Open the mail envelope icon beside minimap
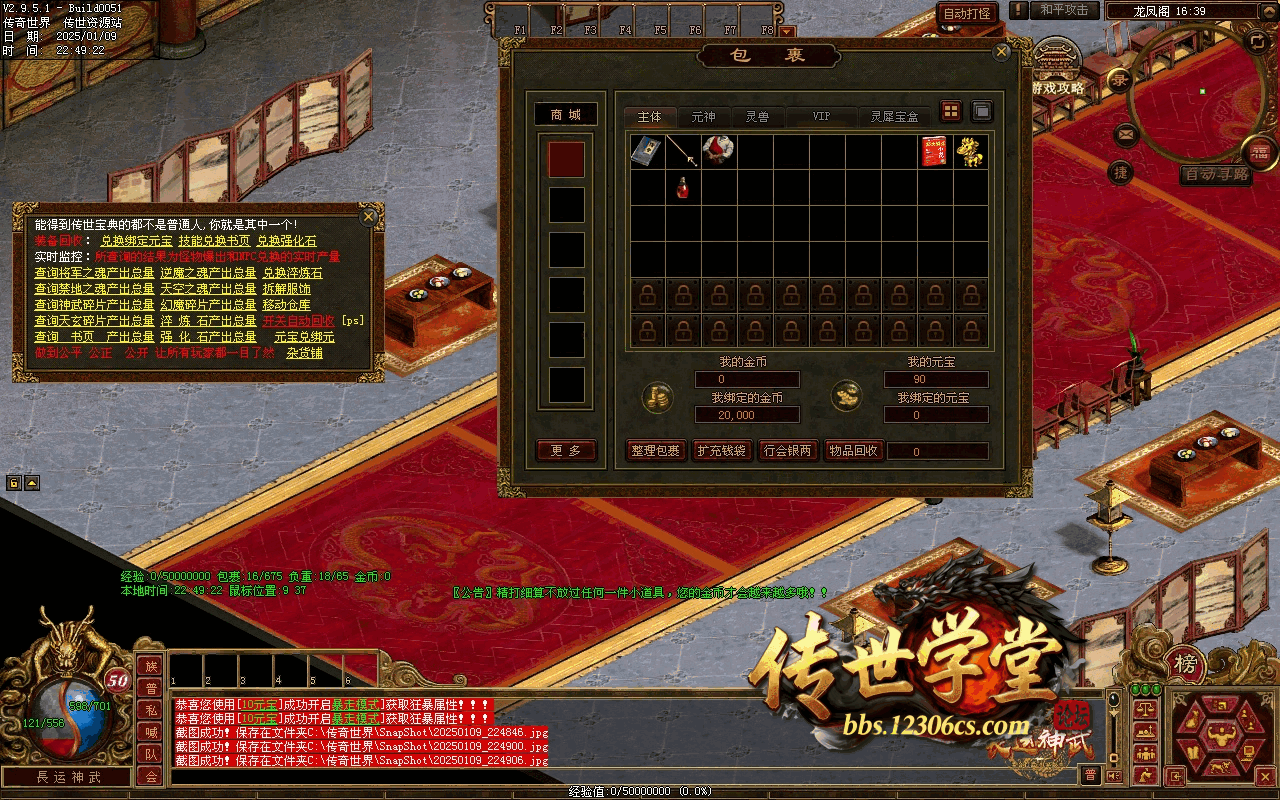Screen dimensions: 1280x800 tap(1126, 134)
